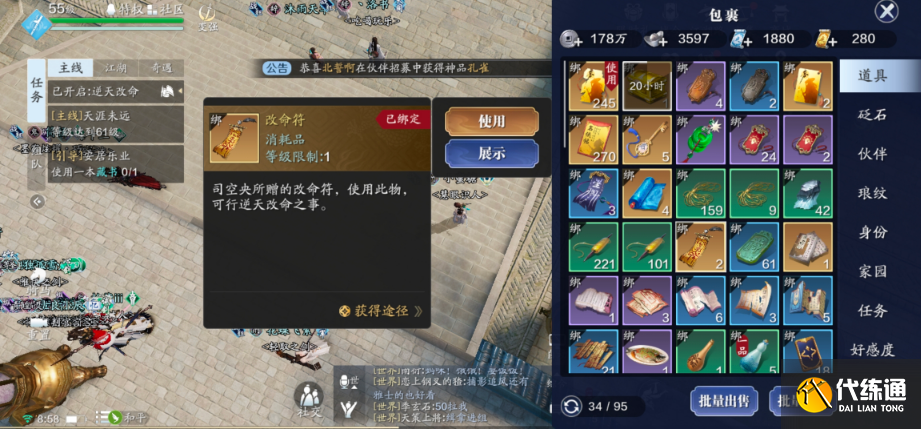The height and width of the screenshot is (429, 921).
Task: Switch to the 砭石 tab
Action: 871,114
